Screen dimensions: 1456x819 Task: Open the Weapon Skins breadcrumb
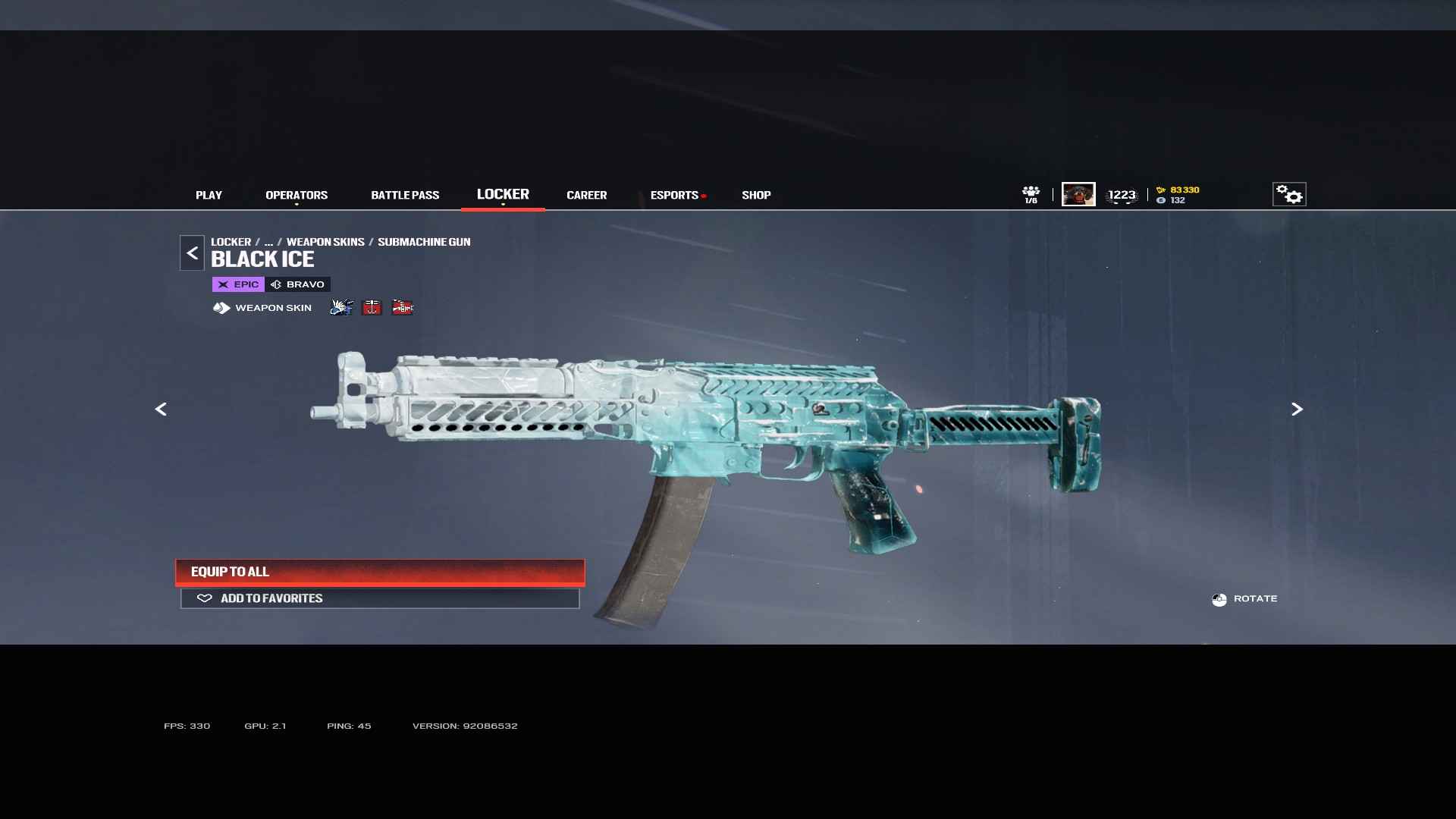(x=325, y=242)
